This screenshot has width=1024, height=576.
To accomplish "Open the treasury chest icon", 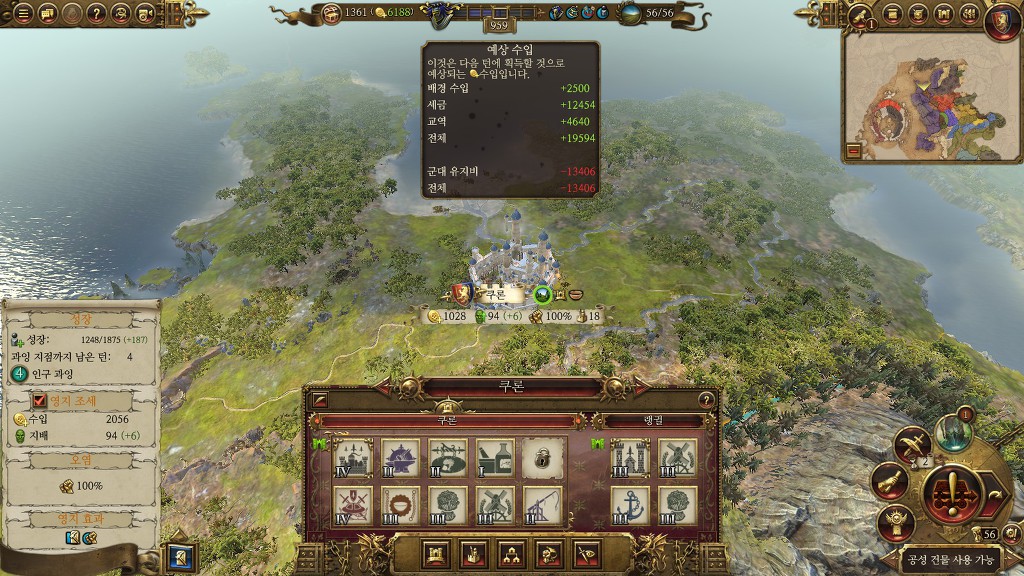I will [145, 14].
